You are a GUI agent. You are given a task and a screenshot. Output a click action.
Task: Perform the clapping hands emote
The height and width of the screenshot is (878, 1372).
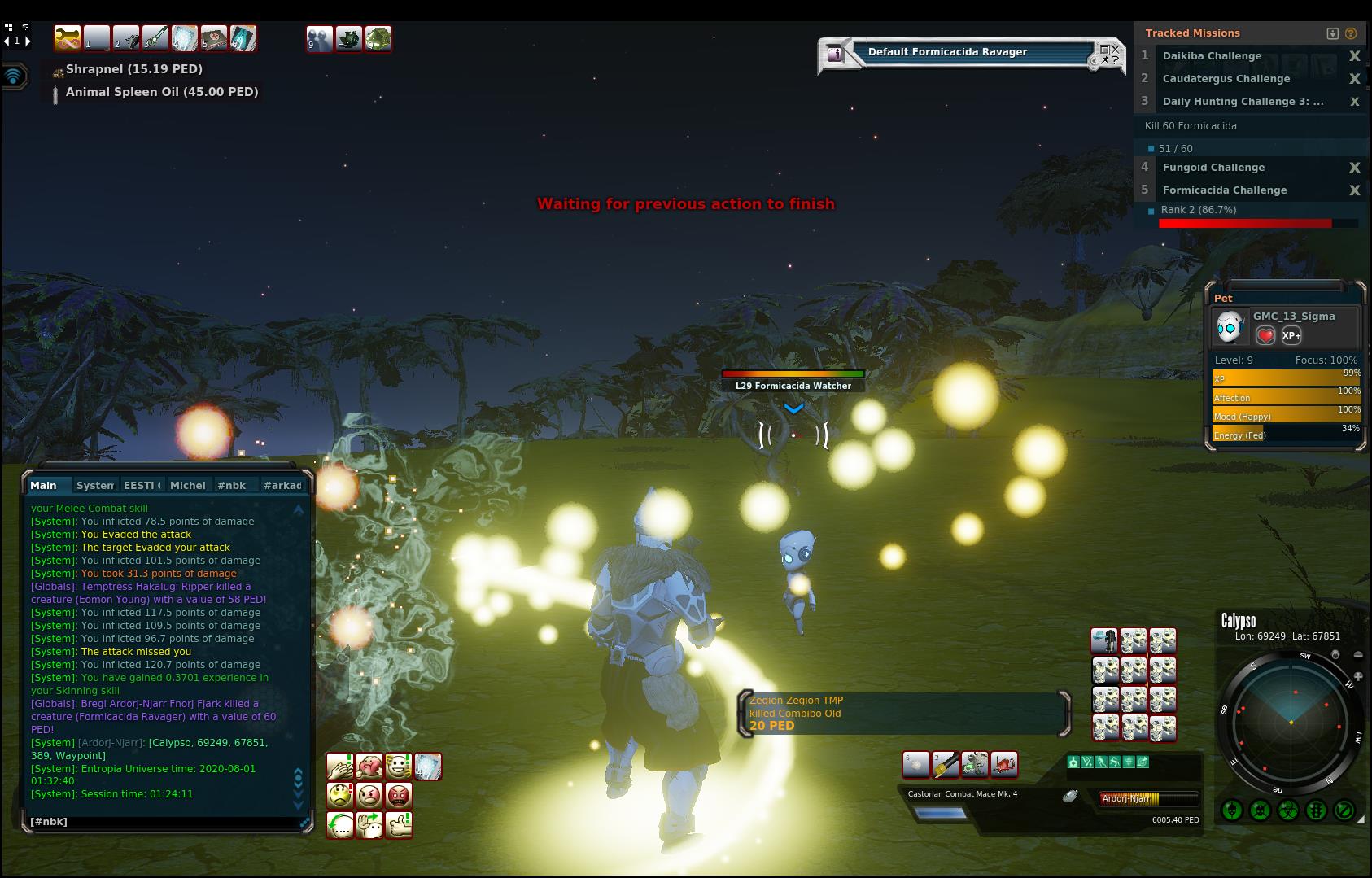(339, 767)
